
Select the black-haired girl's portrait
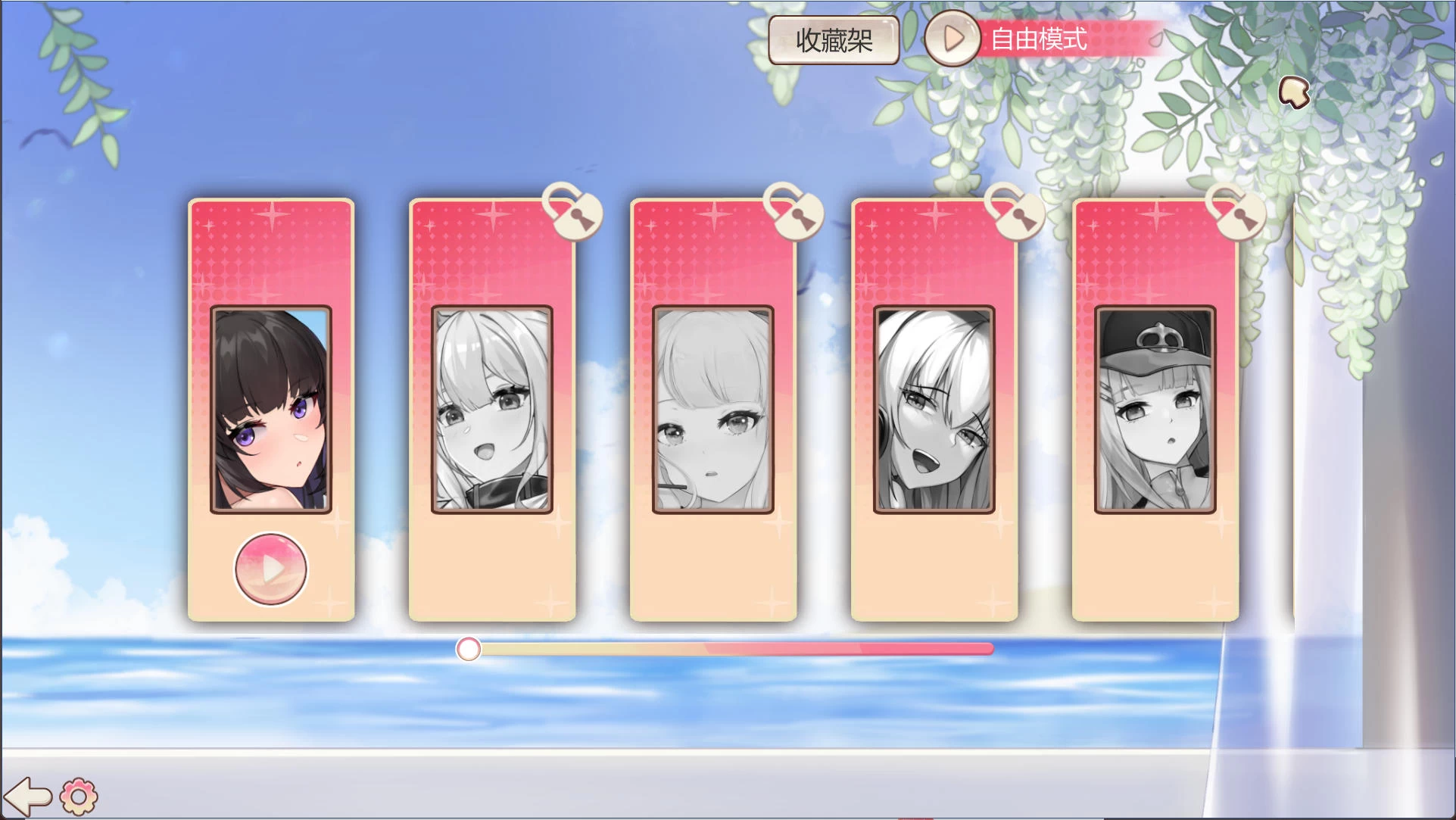pos(270,409)
